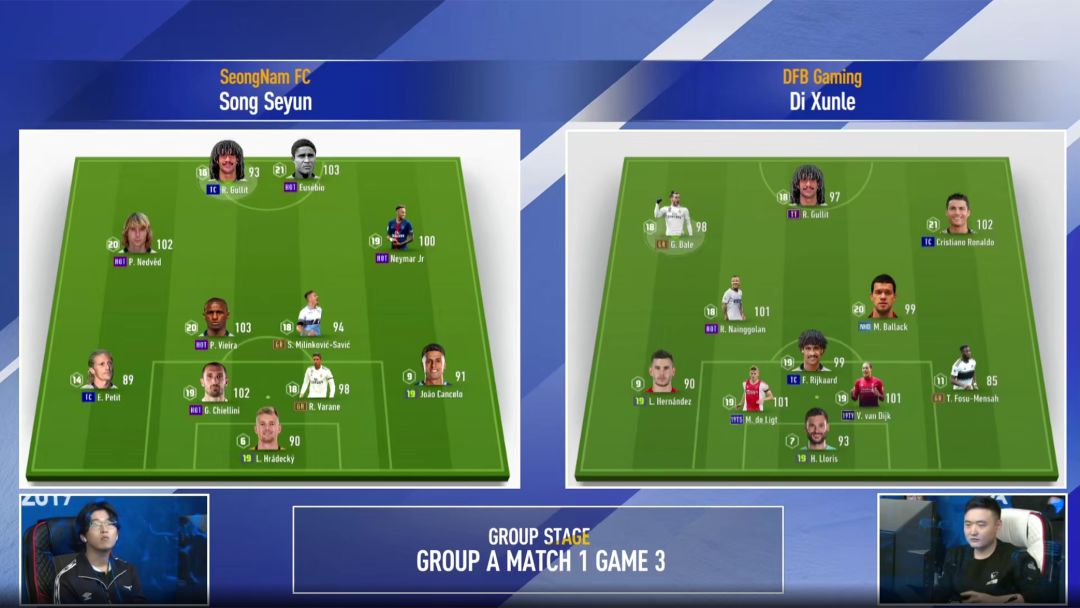The image size is (1080, 608).
Task: Choose P. Nedvěd in the lineup
Action: point(137,234)
